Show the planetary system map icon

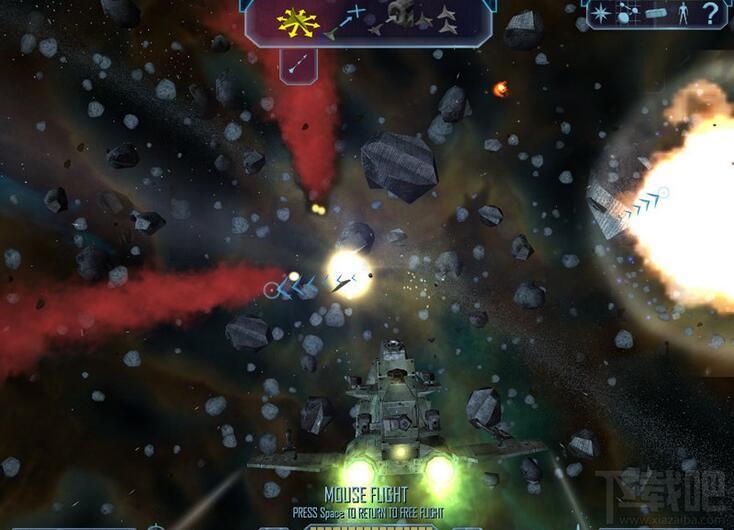(628, 13)
